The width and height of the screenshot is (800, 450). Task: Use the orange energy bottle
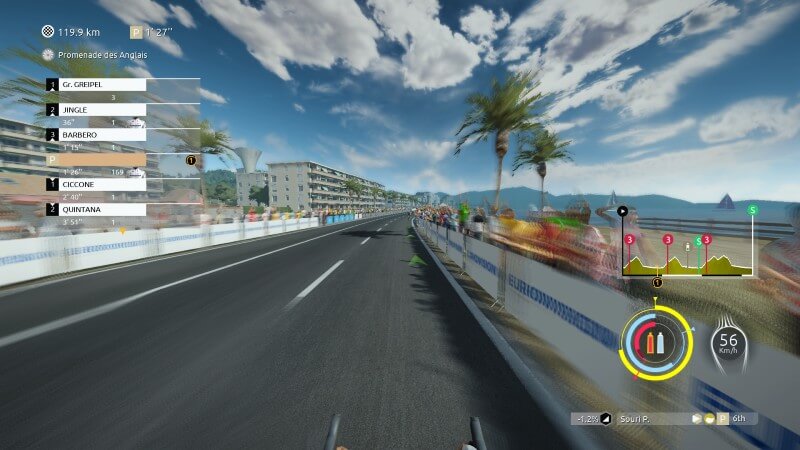point(649,344)
